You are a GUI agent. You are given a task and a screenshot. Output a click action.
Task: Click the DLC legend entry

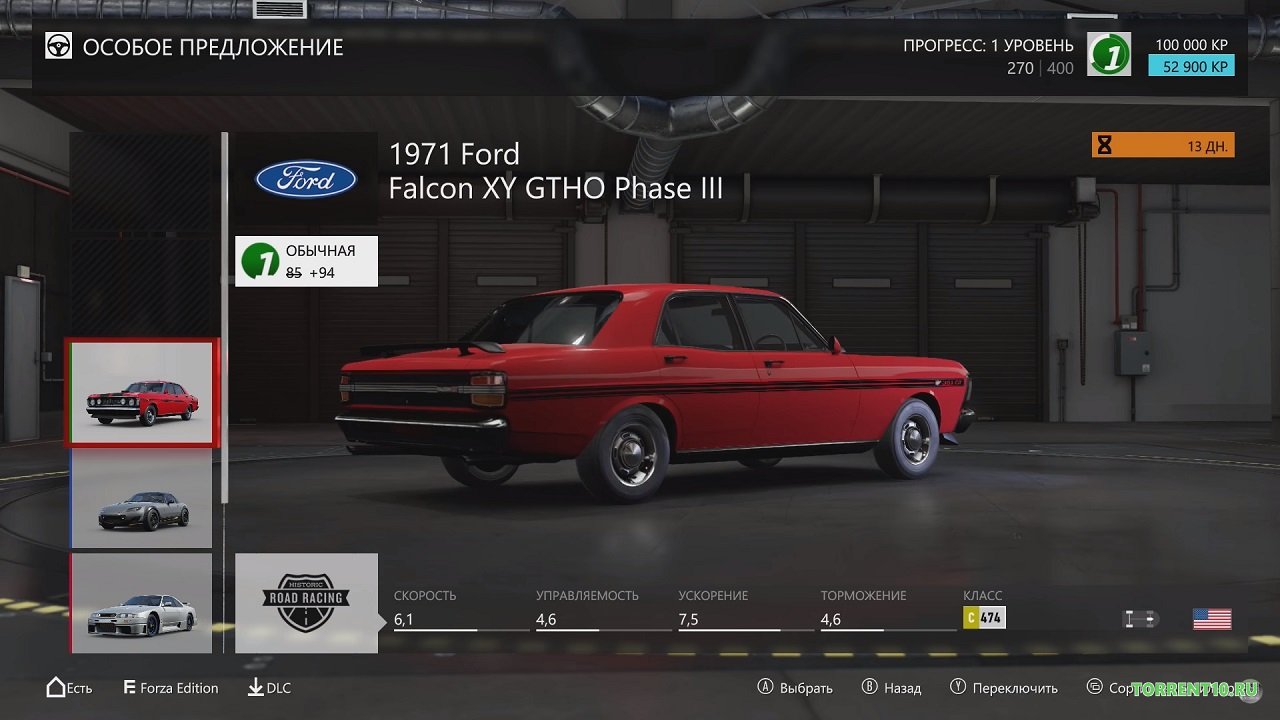click(269, 688)
